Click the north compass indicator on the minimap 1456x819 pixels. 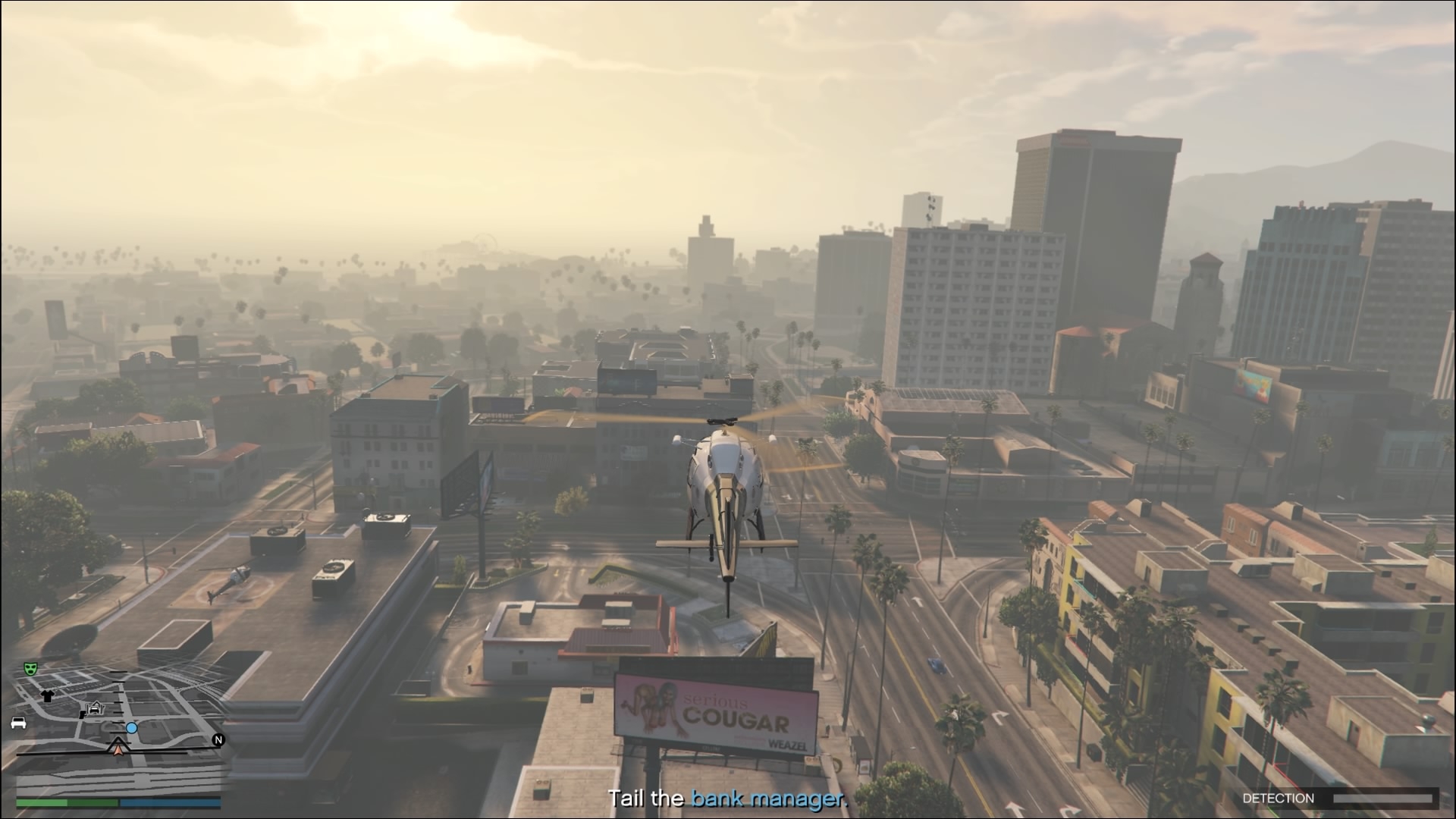point(218,740)
